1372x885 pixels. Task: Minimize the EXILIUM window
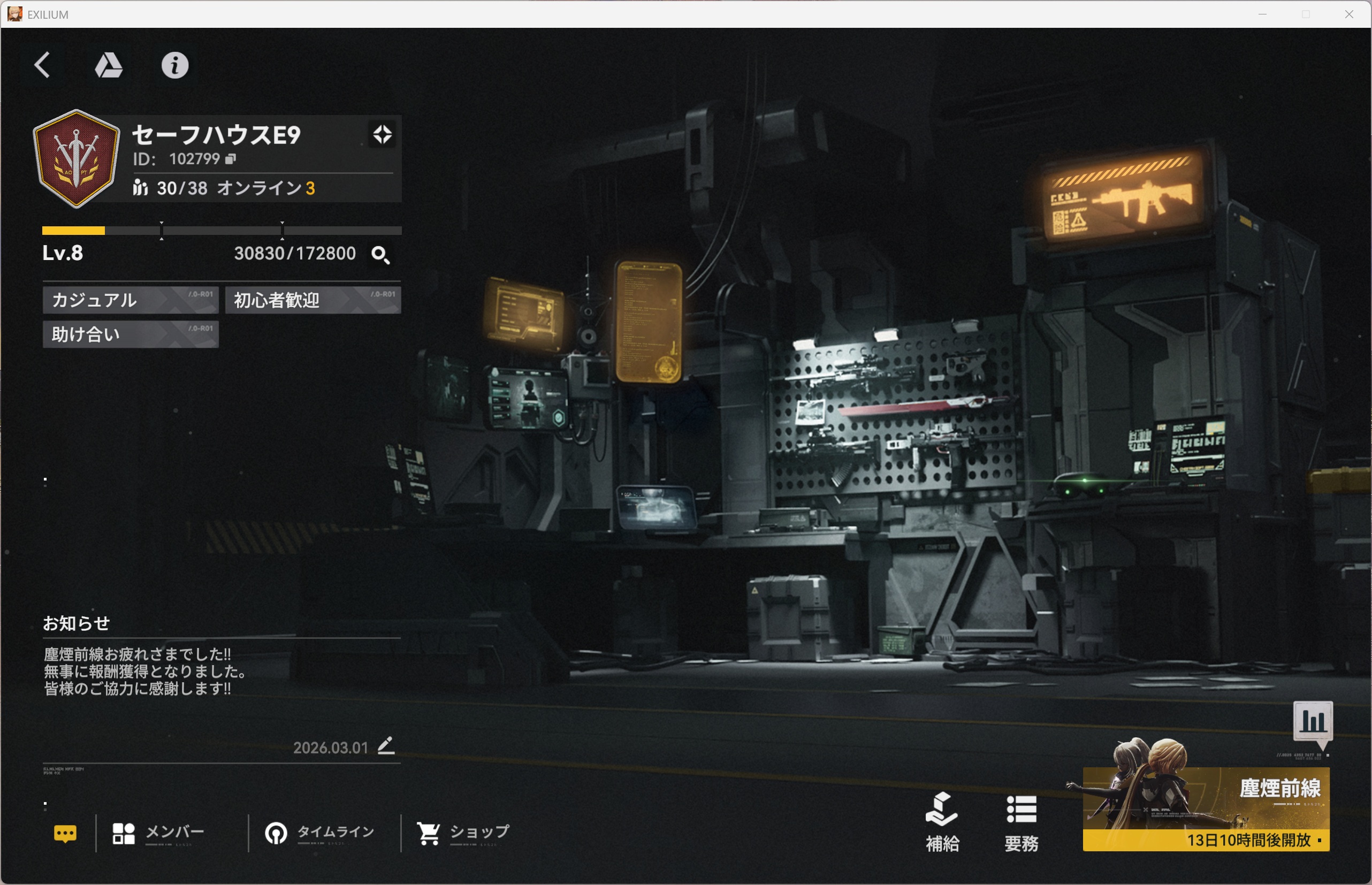click(x=1262, y=14)
